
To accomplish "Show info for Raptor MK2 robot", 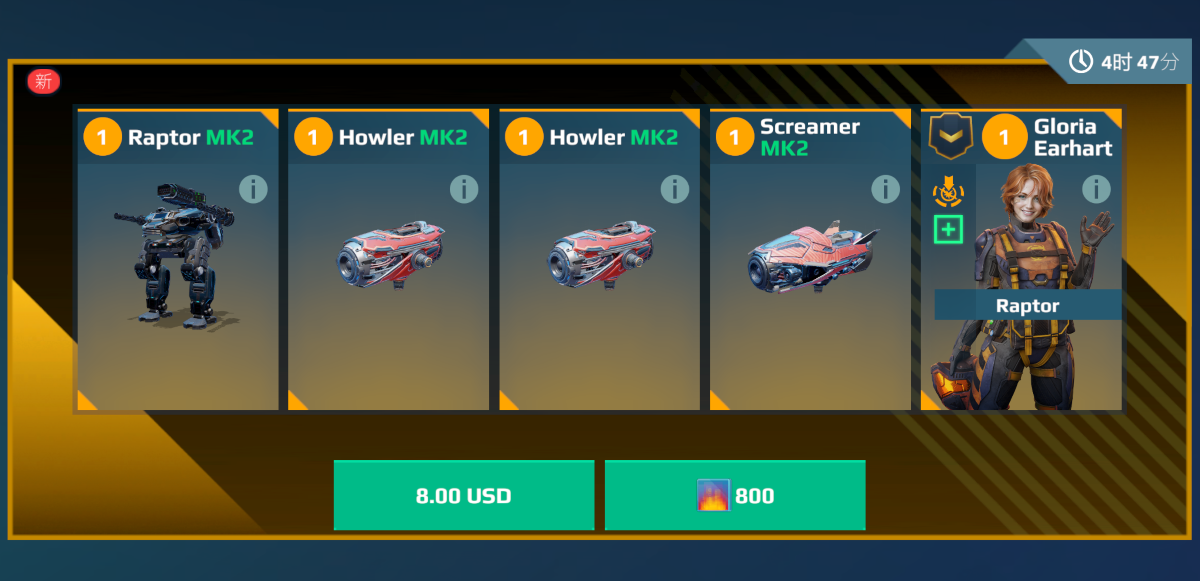I will tap(253, 188).
